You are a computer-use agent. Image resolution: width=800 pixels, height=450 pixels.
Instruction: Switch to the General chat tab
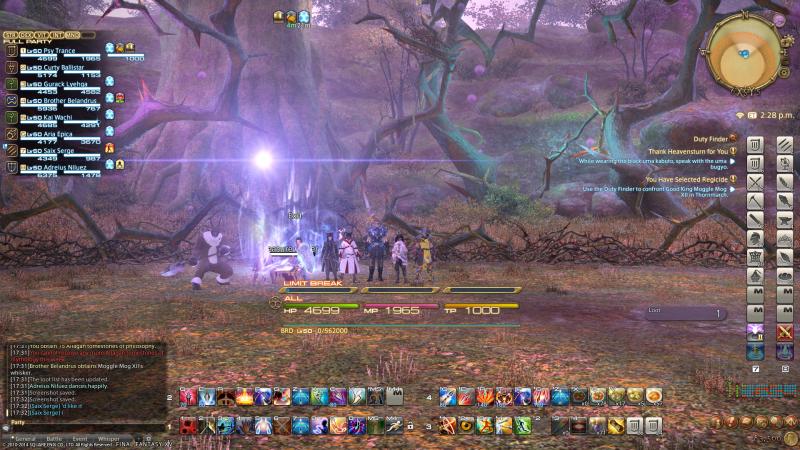click(25, 438)
